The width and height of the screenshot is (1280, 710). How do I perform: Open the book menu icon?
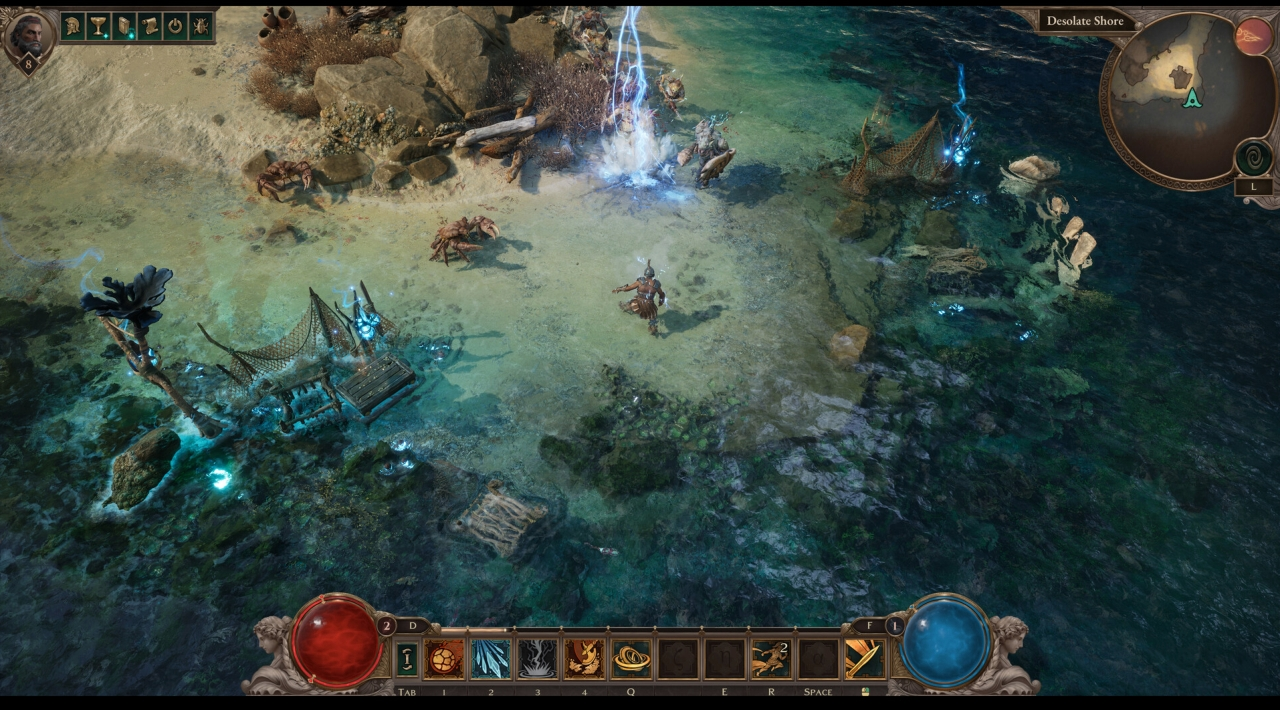[124, 26]
